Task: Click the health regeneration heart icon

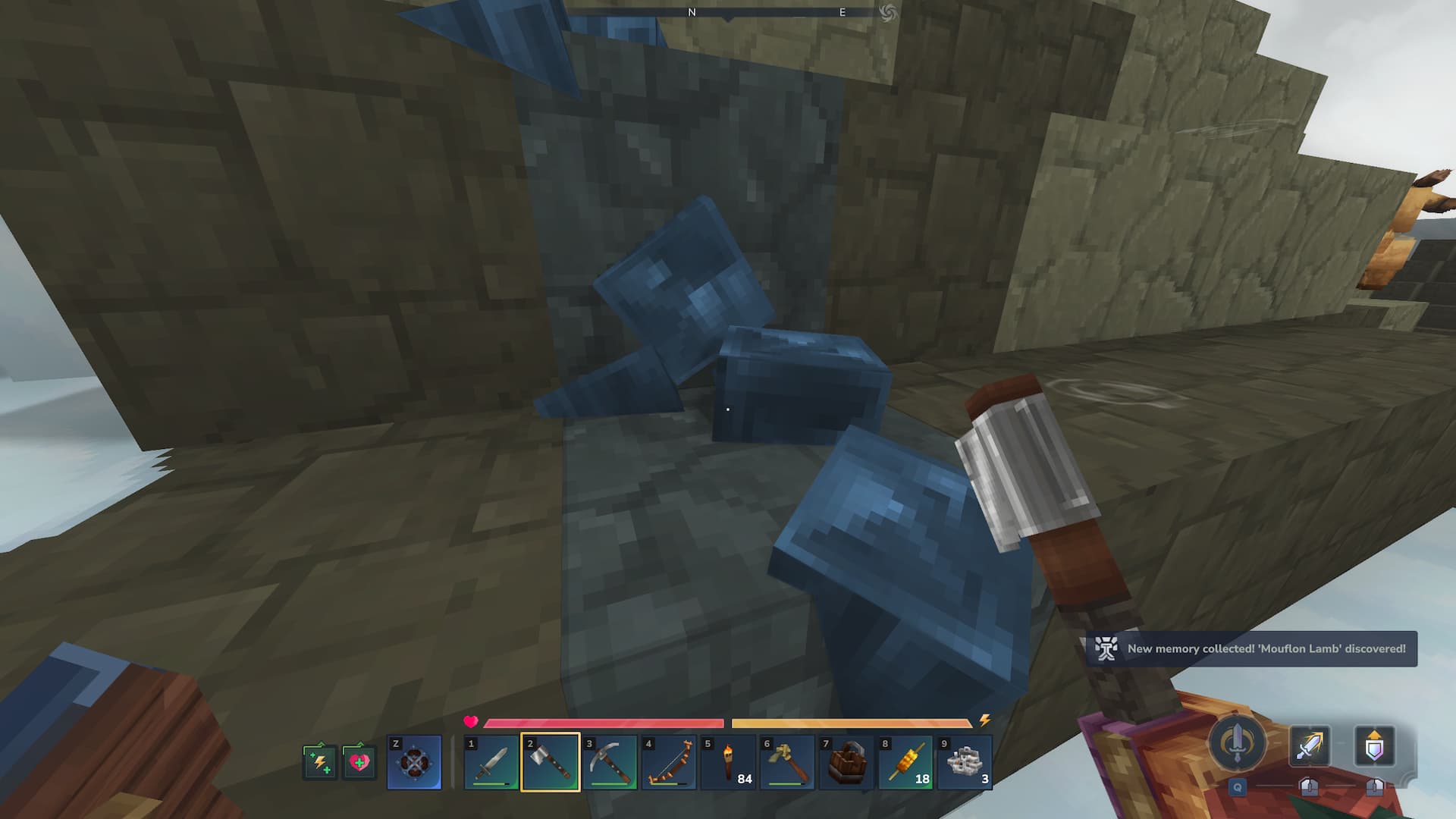Action: tap(359, 761)
